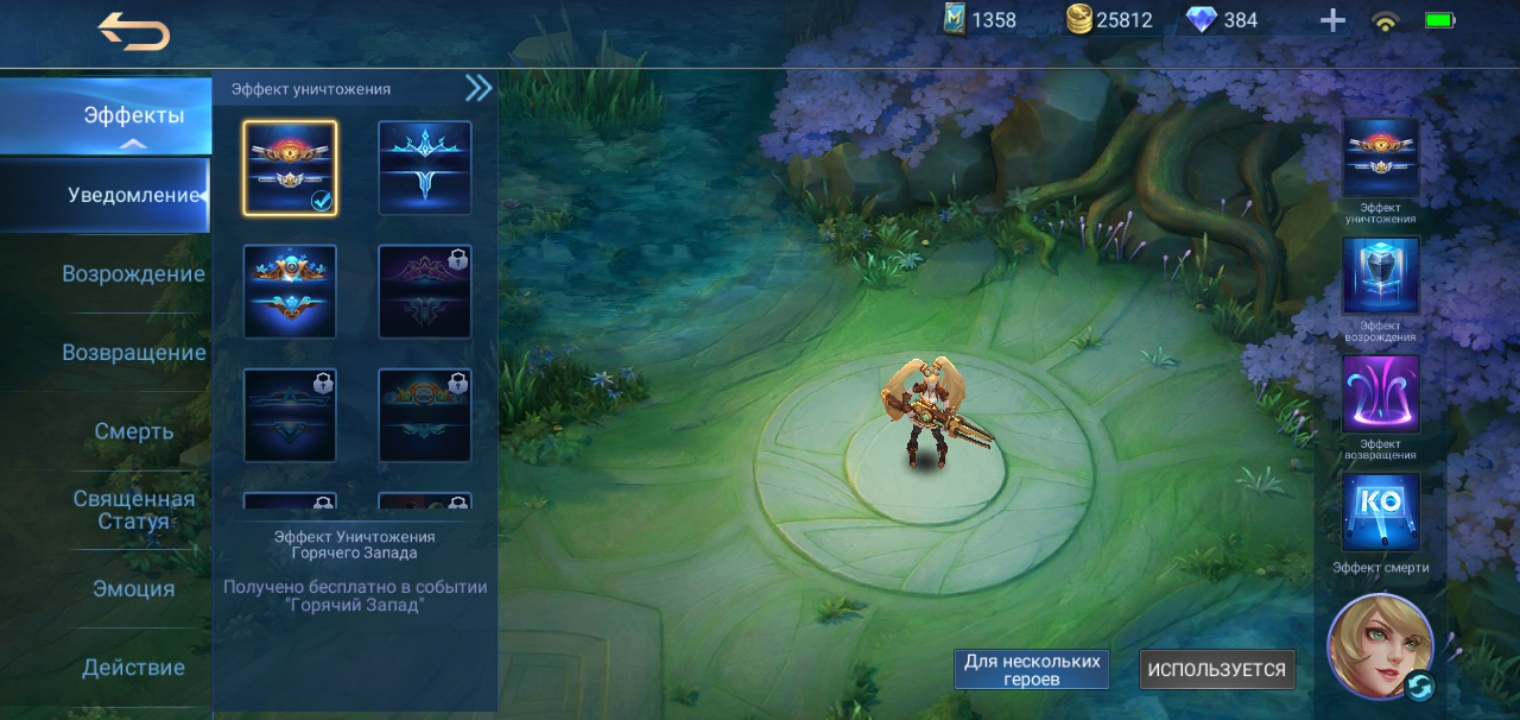Click the ИСПОЛЬЗУЕТСЯ button

tap(1216, 669)
